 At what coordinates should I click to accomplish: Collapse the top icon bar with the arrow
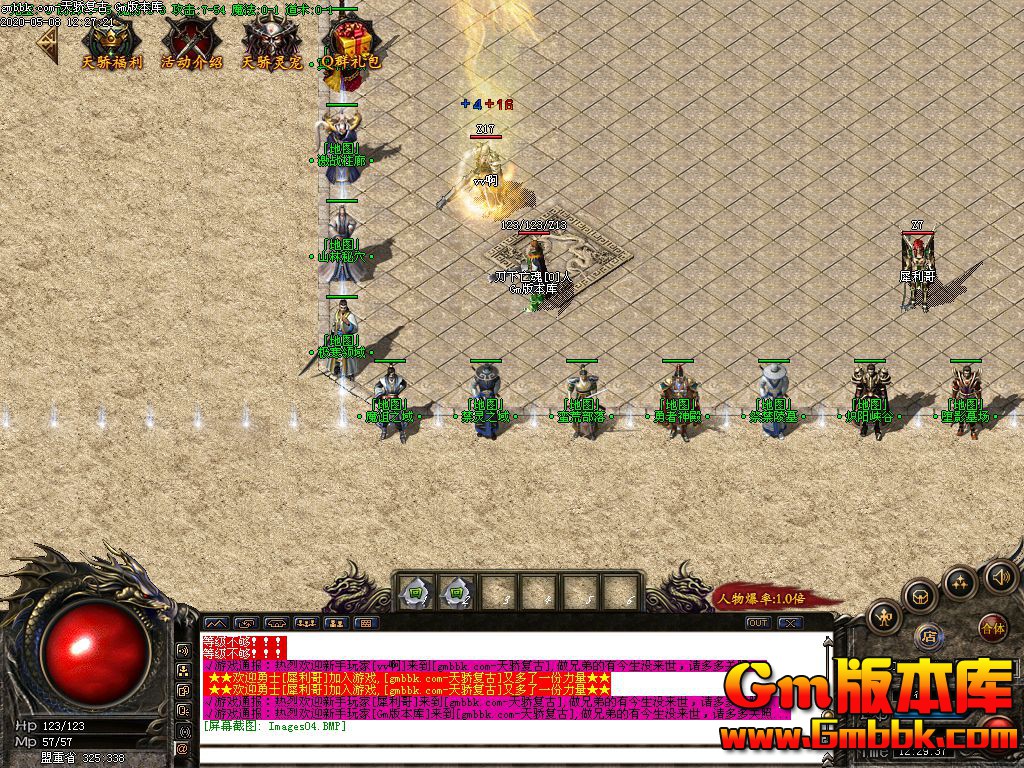click(x=46, y=43)
